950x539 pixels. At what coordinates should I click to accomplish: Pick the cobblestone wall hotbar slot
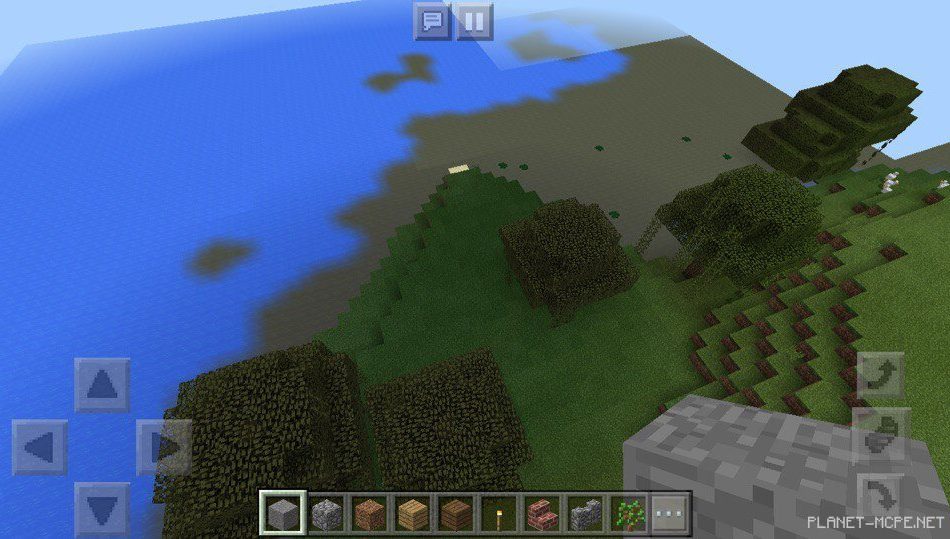[x=585, y=514]
